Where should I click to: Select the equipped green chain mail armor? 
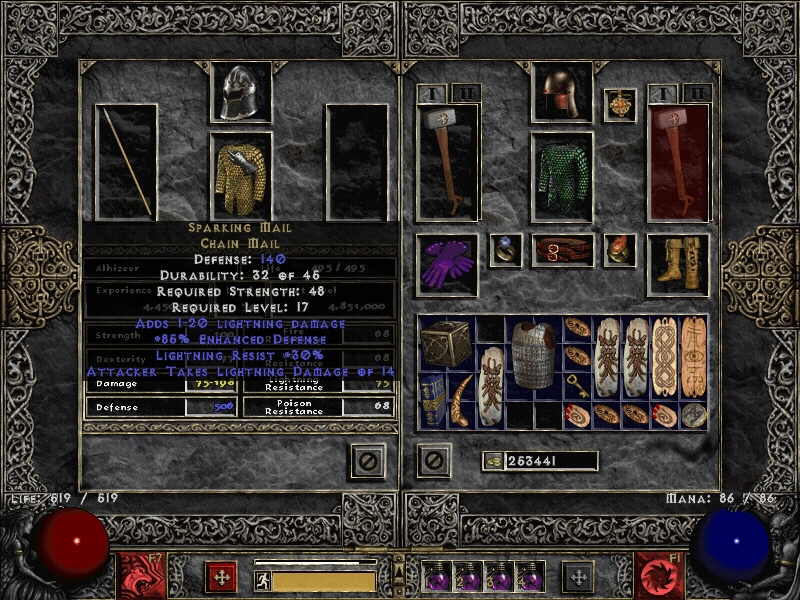561,176
